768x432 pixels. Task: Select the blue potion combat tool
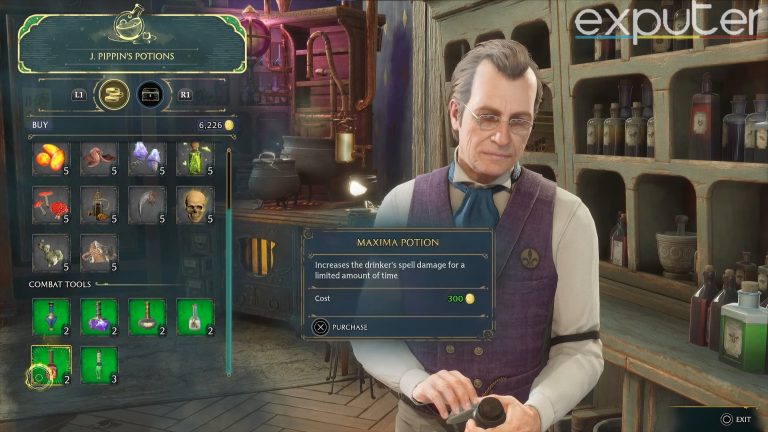click(49, 317)
